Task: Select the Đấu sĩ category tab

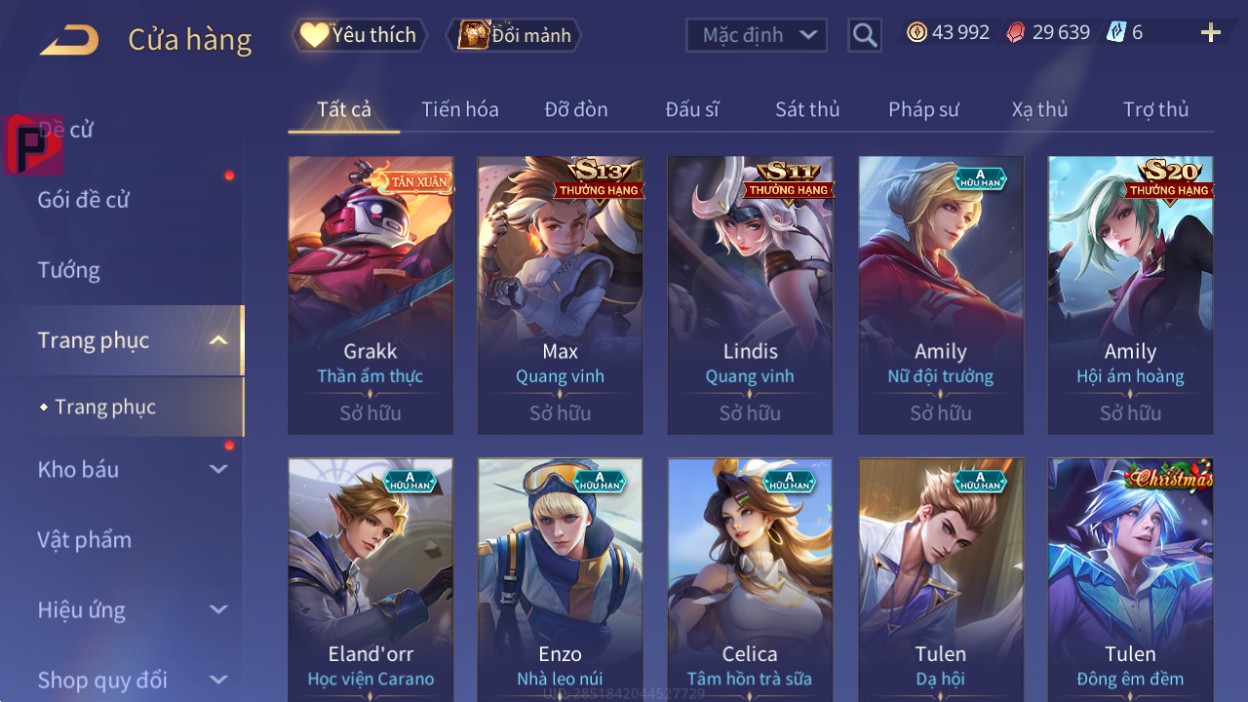Action: [x=692, y=109]
